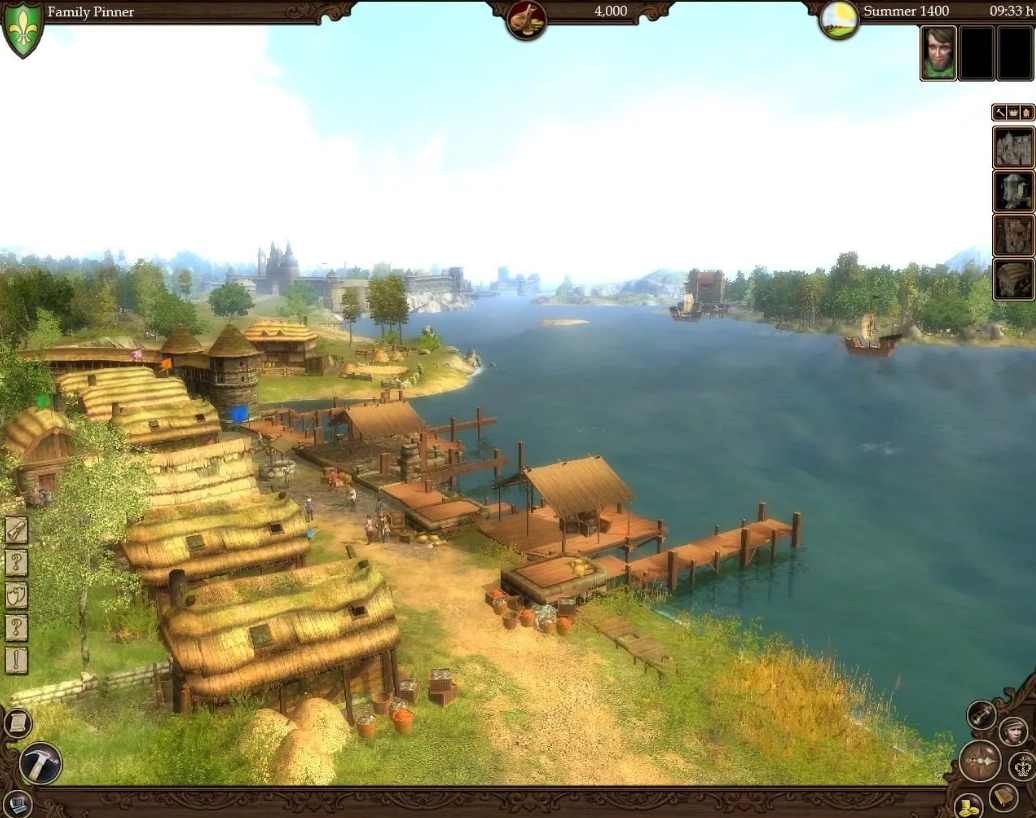
Task: Open the gold coins finance button
Action: tap(968, 806)
